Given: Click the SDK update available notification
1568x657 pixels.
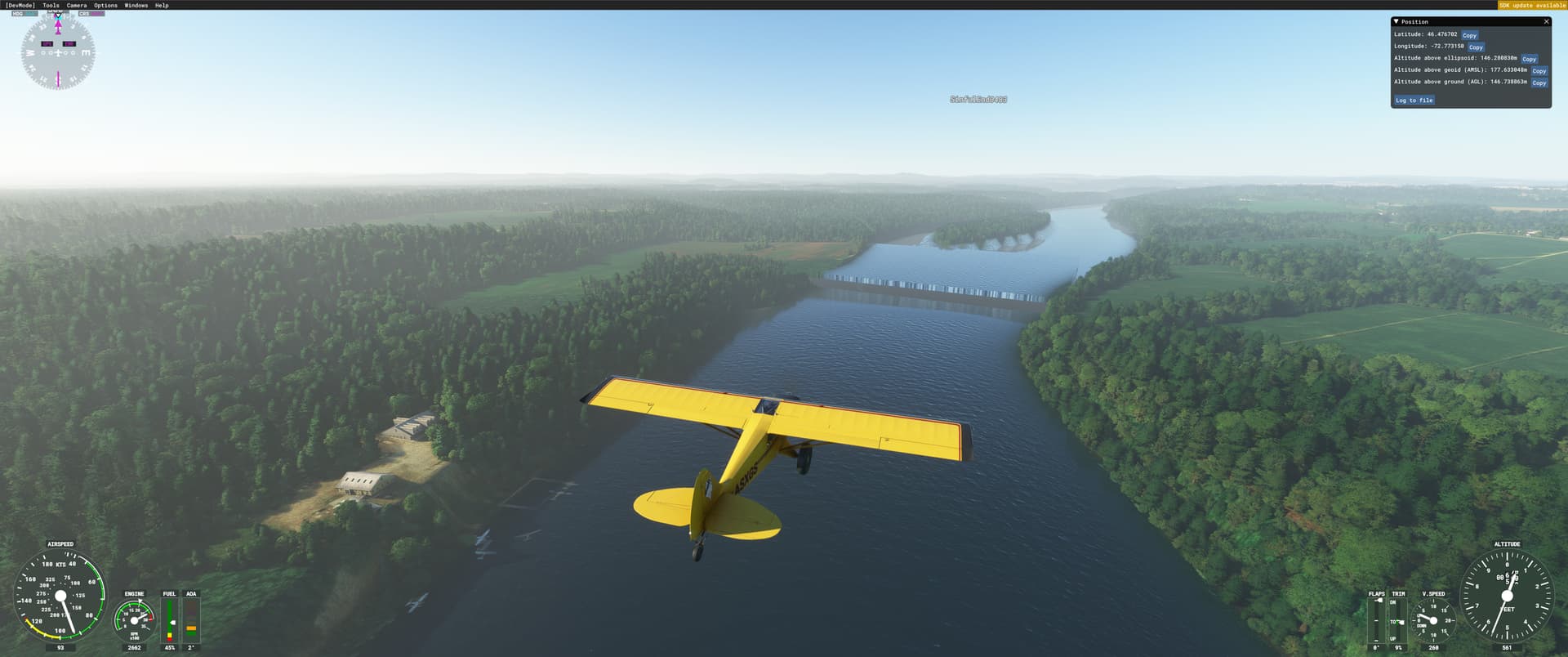Looking at the screenshot, I should (1534, 4).
